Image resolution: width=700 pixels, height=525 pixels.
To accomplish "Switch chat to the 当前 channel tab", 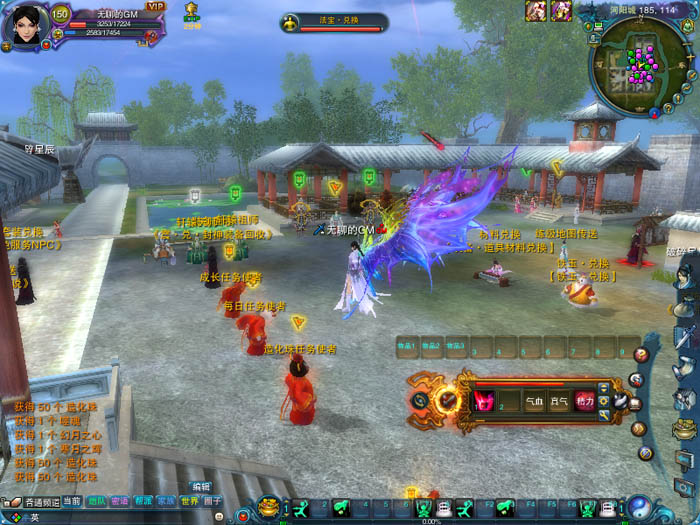I will coord(72,501).
